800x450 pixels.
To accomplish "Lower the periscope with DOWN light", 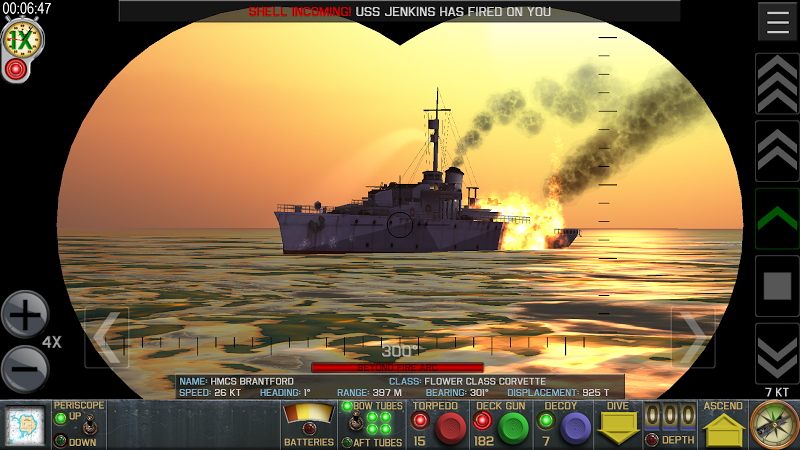I will 61,441.
